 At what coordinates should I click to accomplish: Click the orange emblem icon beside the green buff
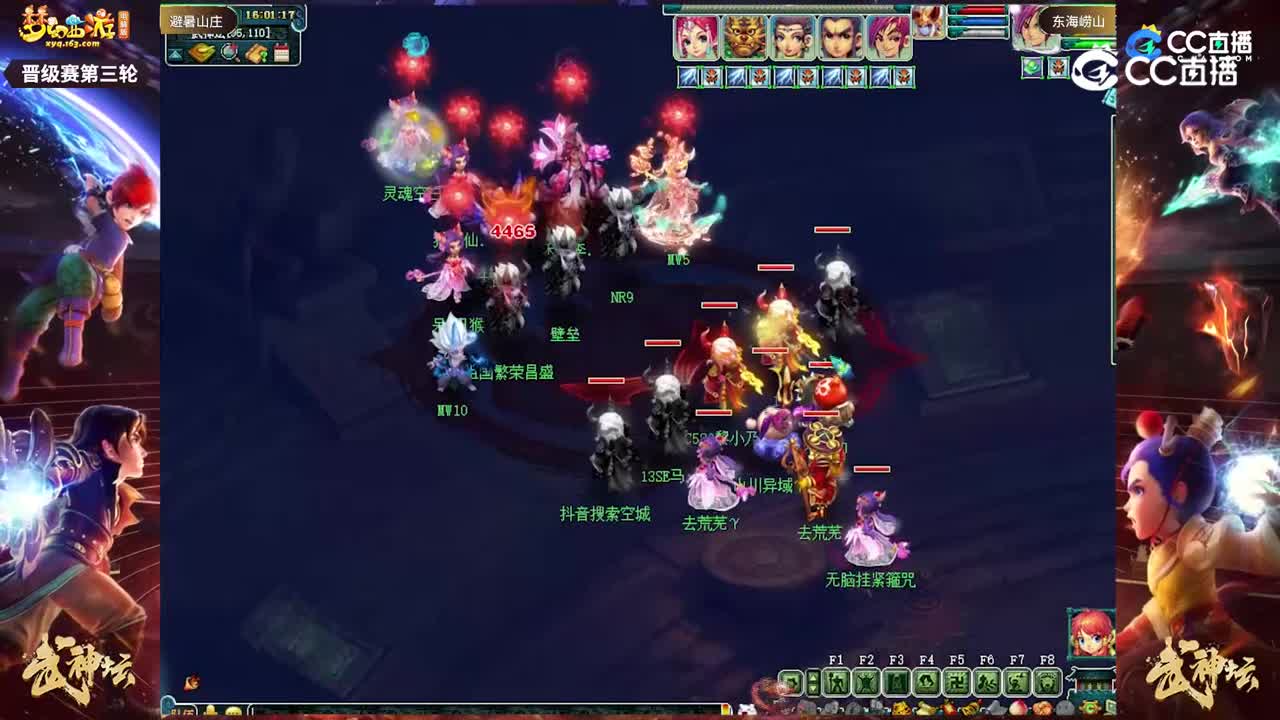1057,68
